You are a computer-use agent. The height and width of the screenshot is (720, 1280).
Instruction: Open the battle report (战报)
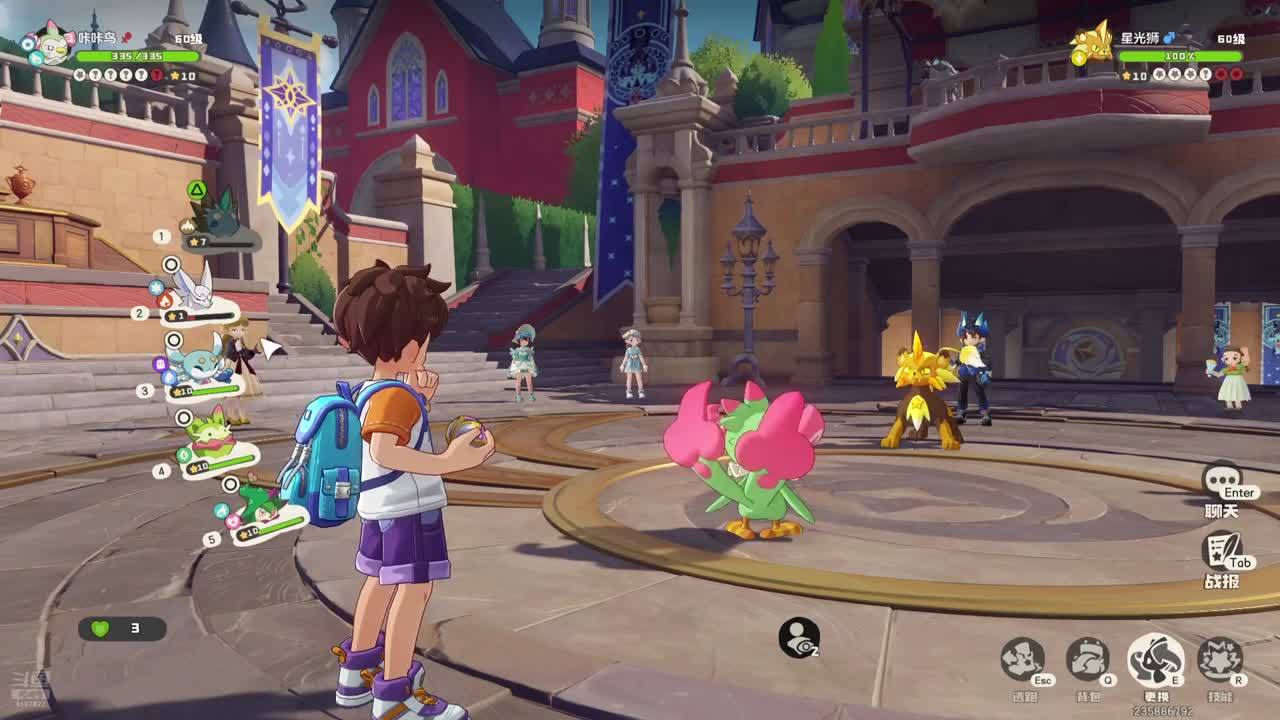pos(1221,553)
